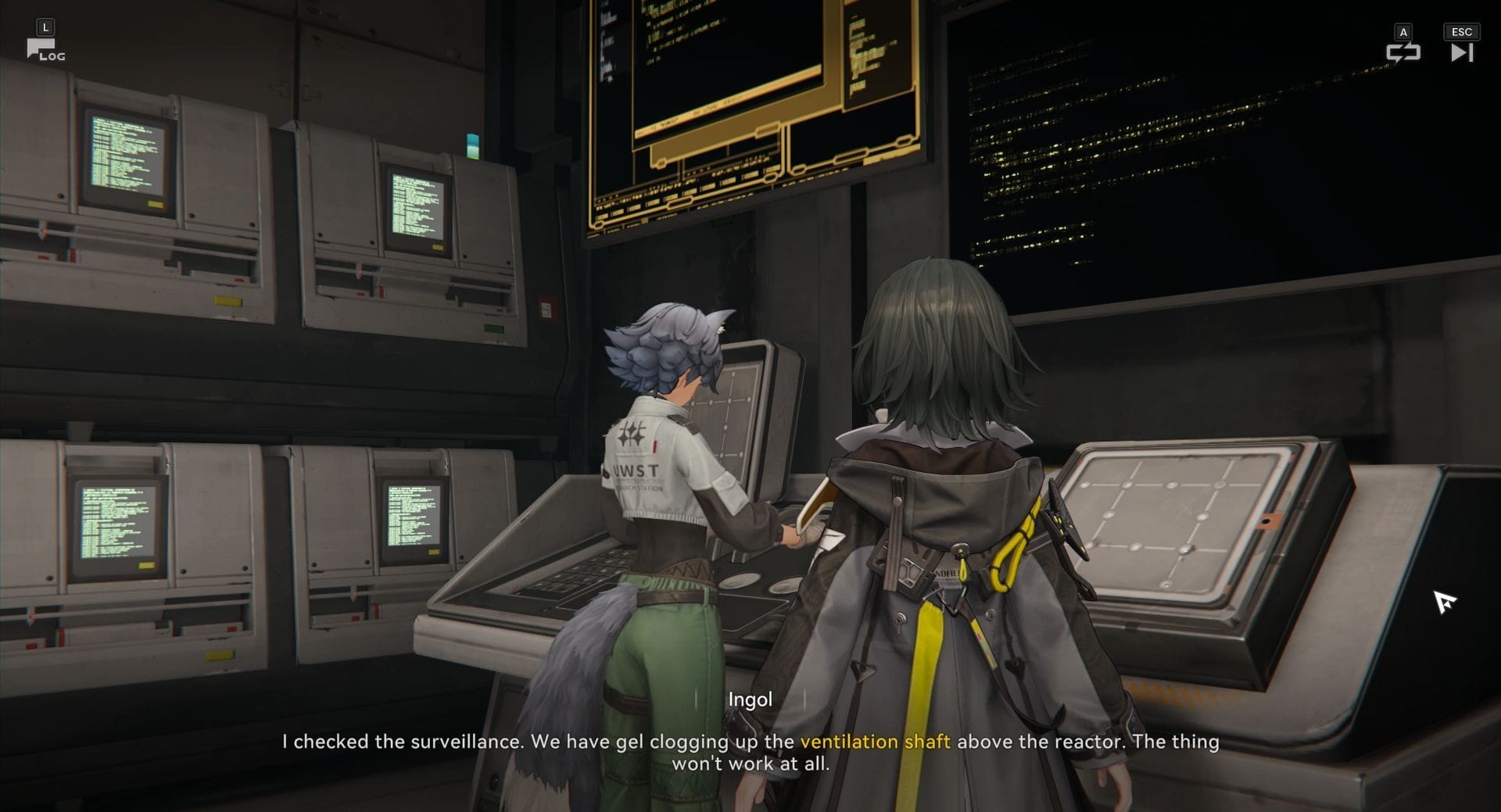This screenshot has height=812, width=1501.
Task: Open the dialogue Log
Action: pos(45,51)
